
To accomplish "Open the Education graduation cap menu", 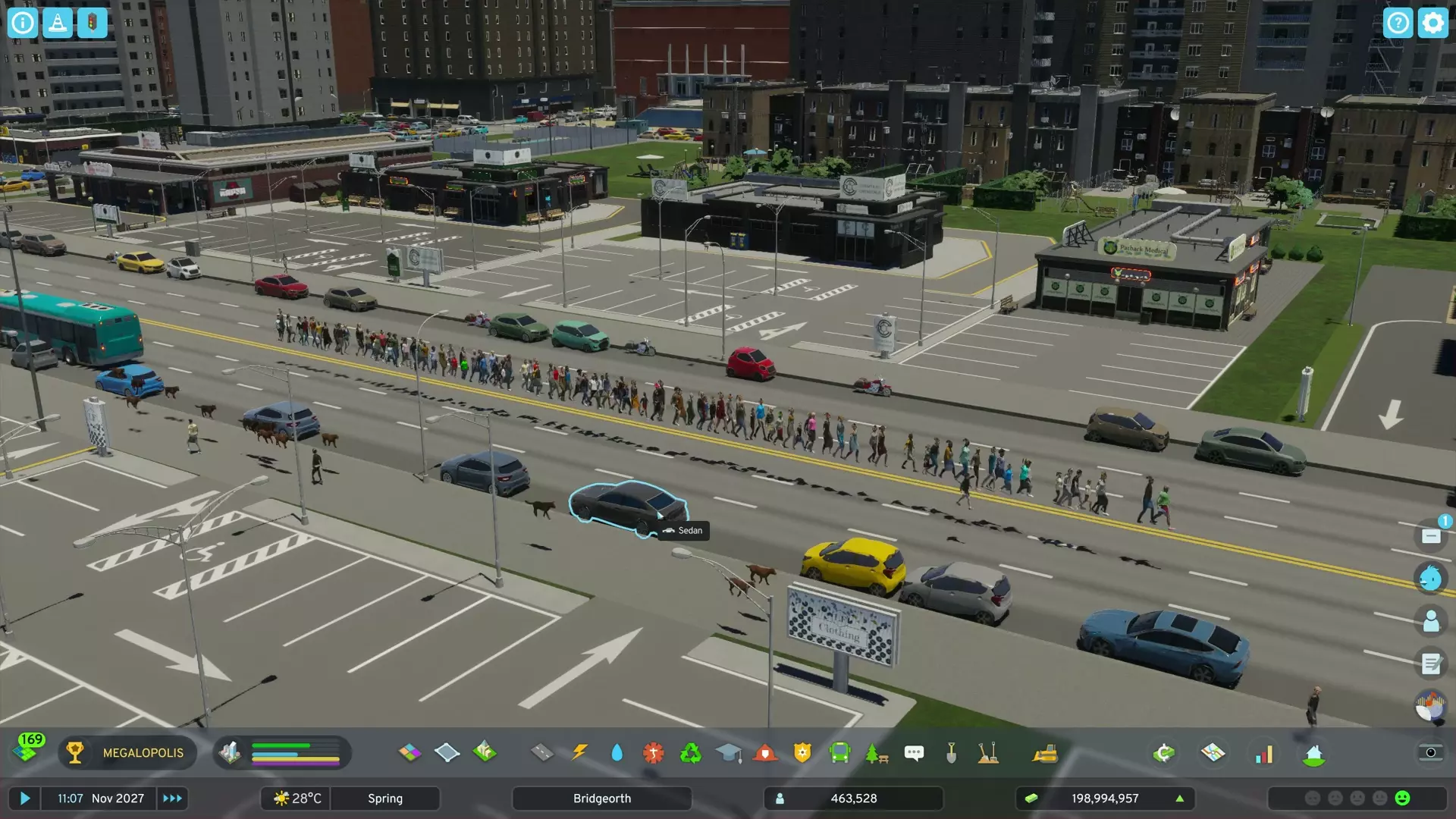I will 730,752.
